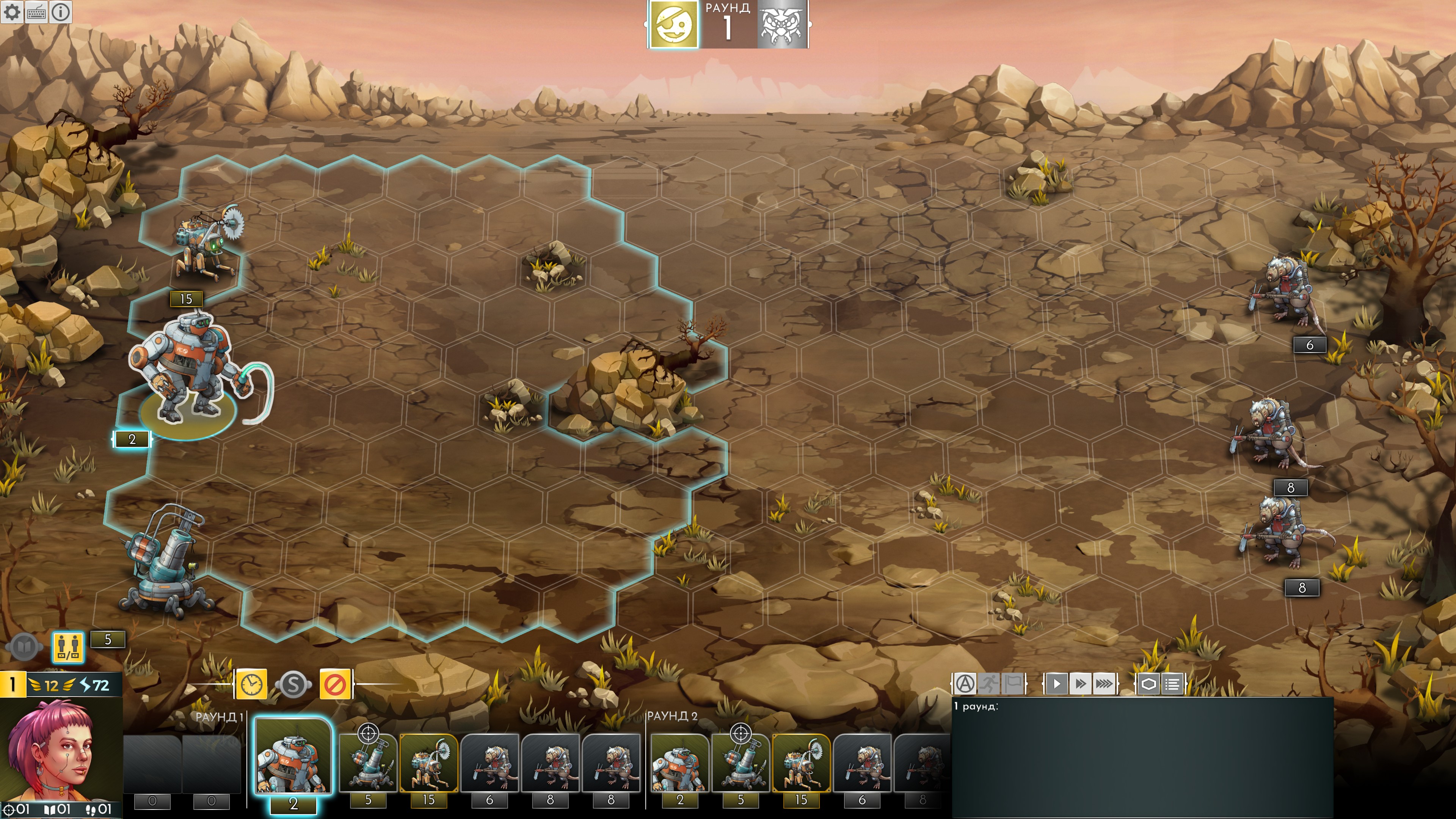This screenshot has height=819, width=1456.
Task: Set normal speed with the single play arrow
Action: (1056, 684)
